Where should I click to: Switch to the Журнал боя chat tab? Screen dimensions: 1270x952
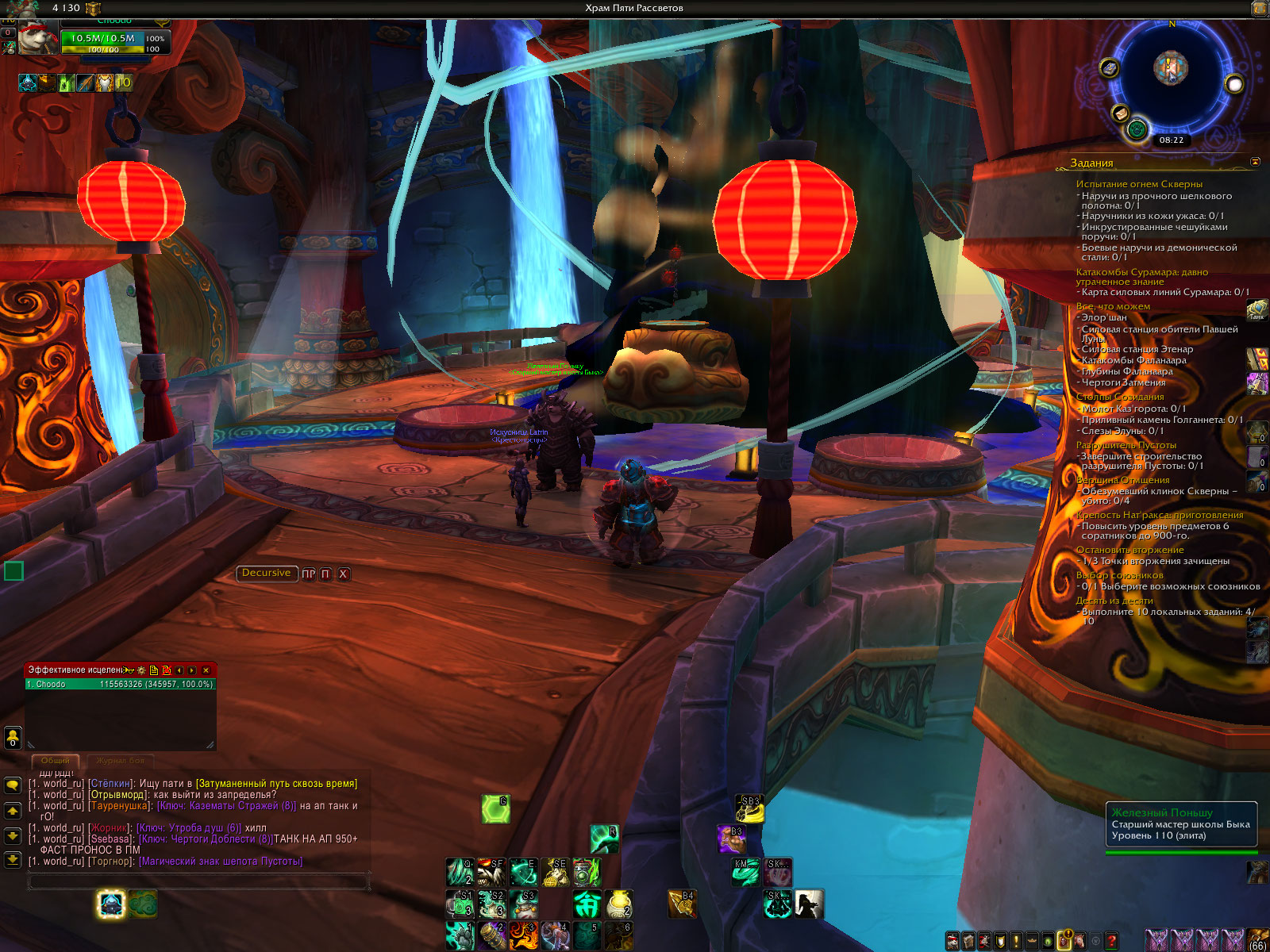pos(121,761)
